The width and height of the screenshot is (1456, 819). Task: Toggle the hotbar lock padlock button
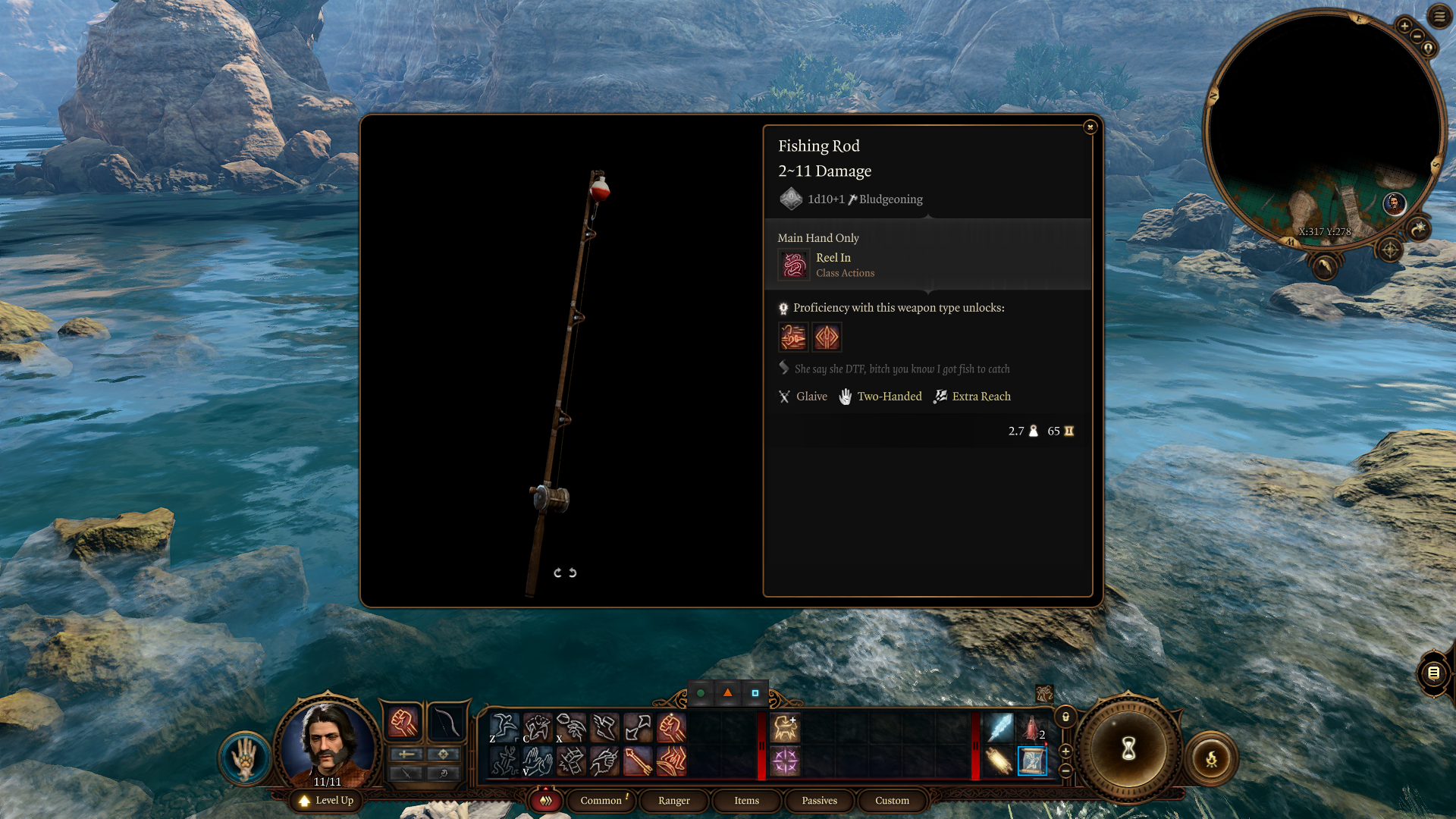[x=1065, y=717]
